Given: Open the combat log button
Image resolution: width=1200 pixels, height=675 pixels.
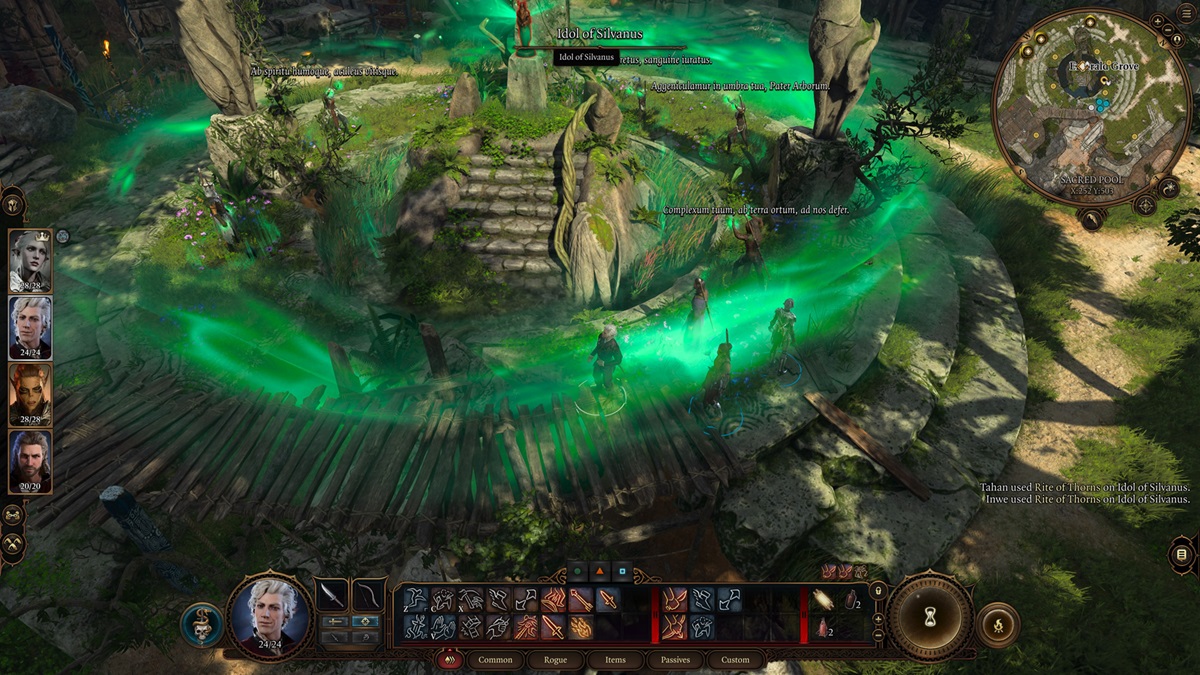Looking at the screenshot, I should (x=1182, y=554).
